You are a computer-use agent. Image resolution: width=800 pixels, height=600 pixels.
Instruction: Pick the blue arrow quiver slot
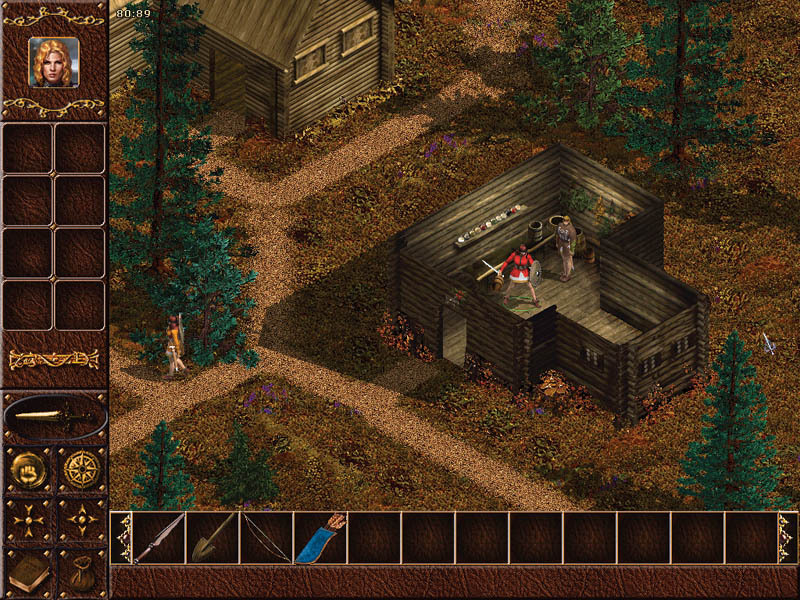tap(320, 538)
